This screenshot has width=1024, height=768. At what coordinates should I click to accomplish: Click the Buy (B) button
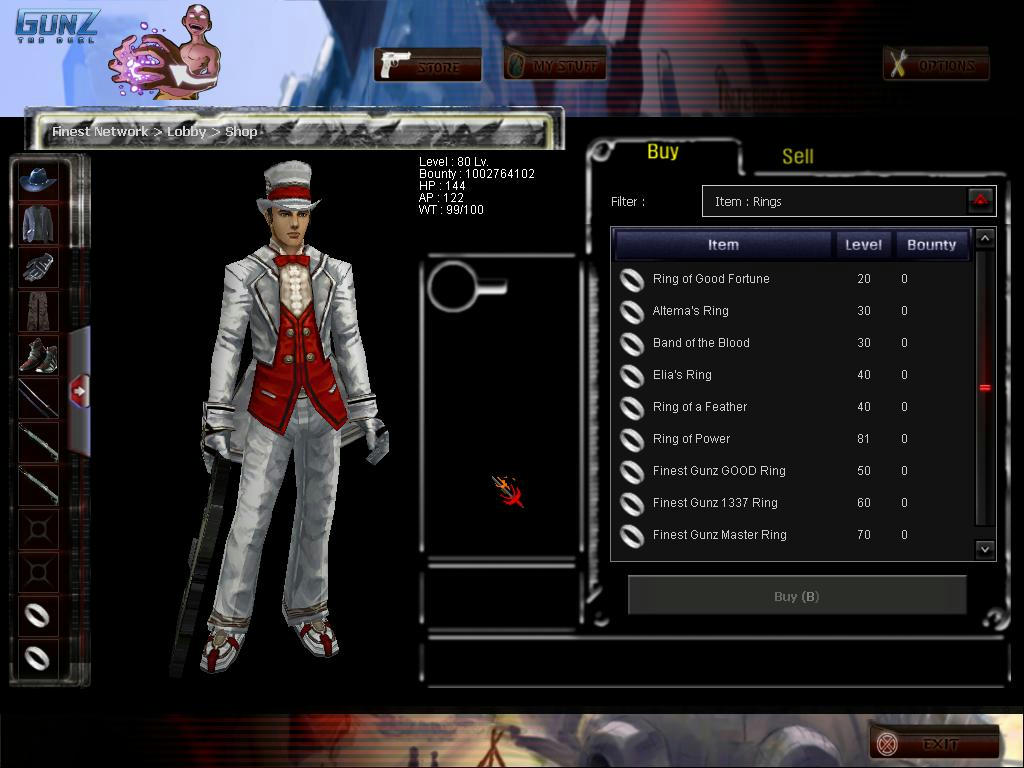point(796,596)
